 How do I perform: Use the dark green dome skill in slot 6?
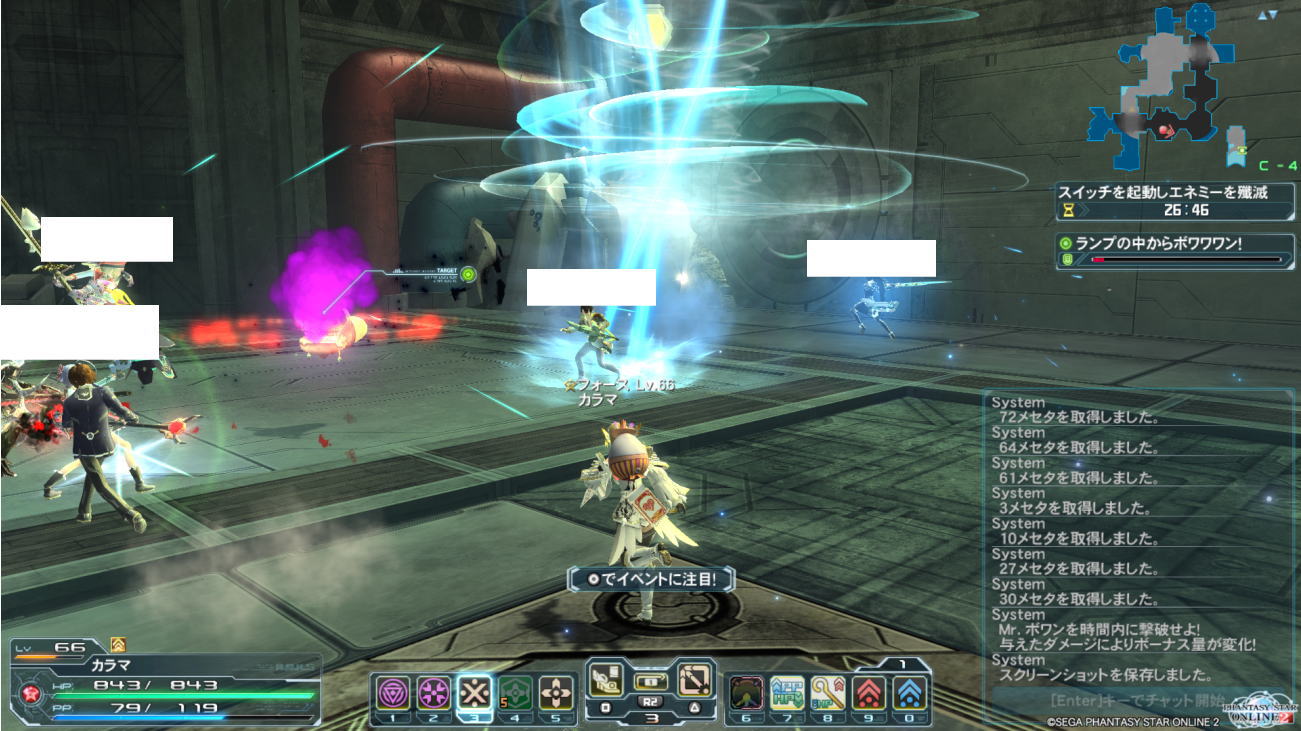coord(746,693)
